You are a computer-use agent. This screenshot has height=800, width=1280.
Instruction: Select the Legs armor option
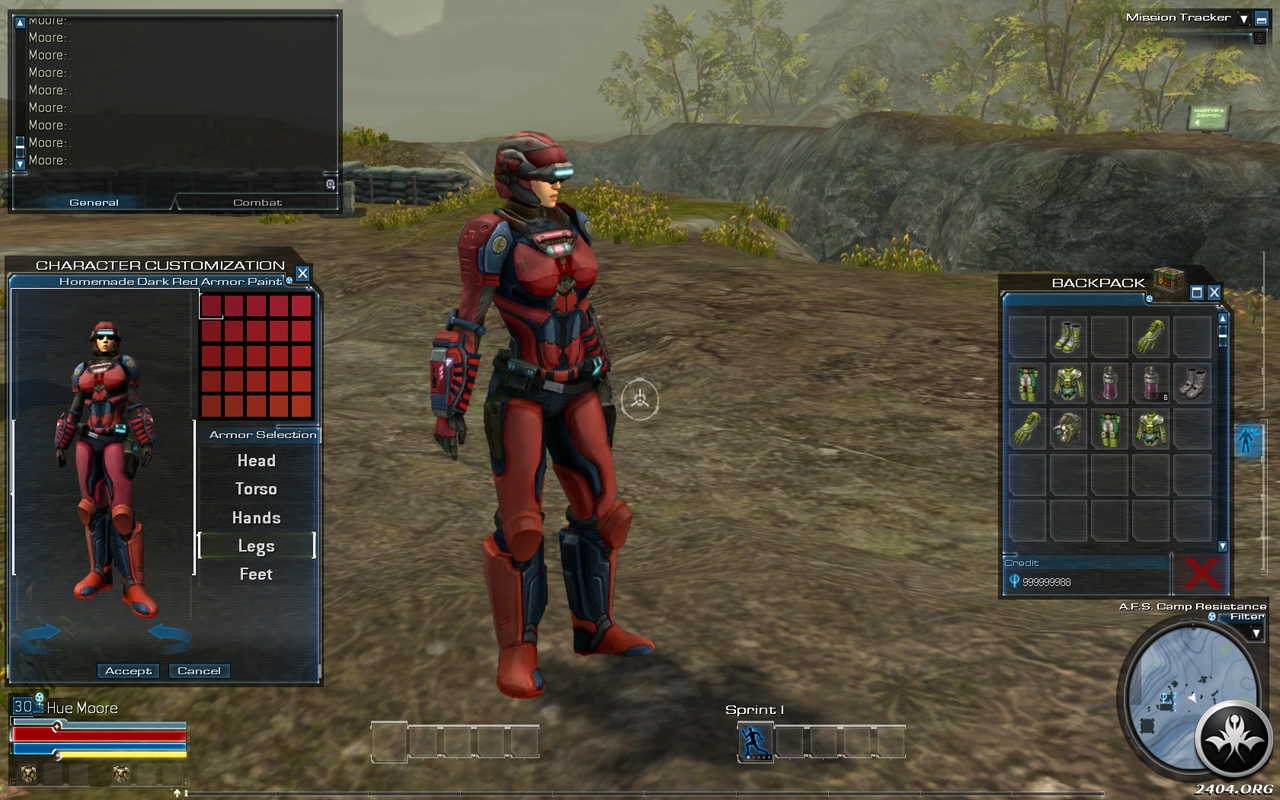[256, 546]
